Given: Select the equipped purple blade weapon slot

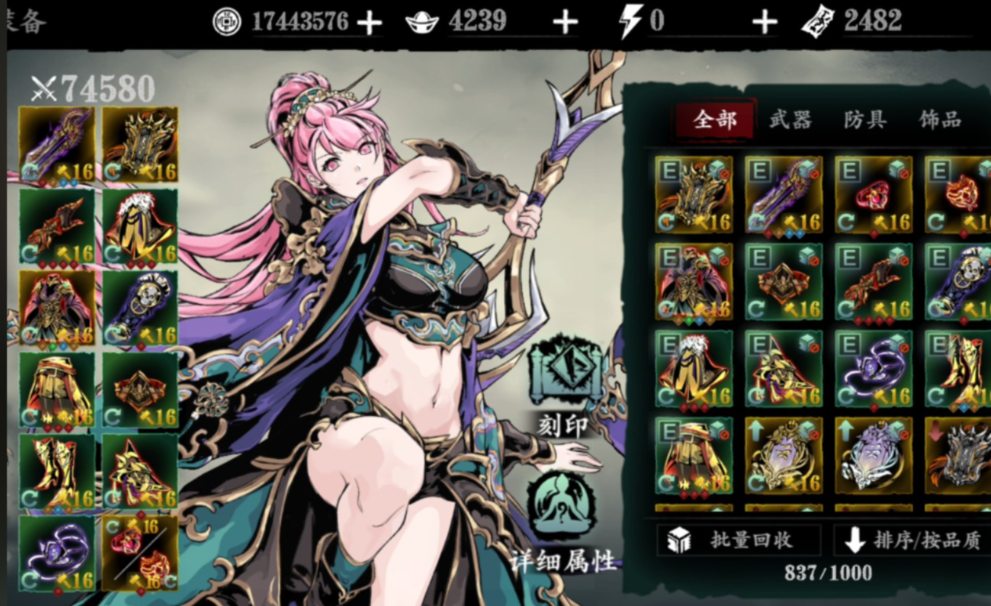Looking at the screenshot, I should pos(57,145).
